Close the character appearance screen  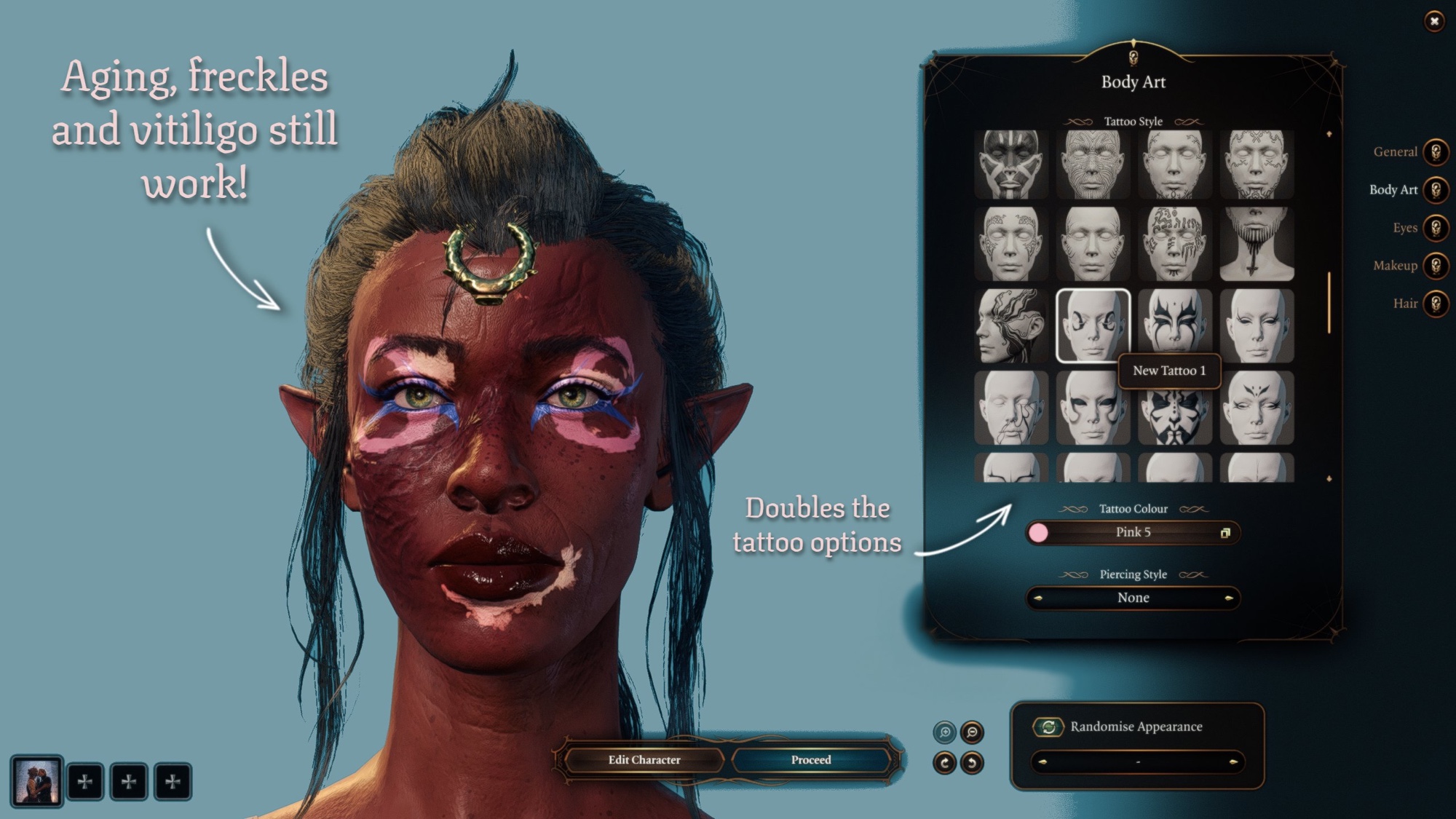click(1433, 21)
